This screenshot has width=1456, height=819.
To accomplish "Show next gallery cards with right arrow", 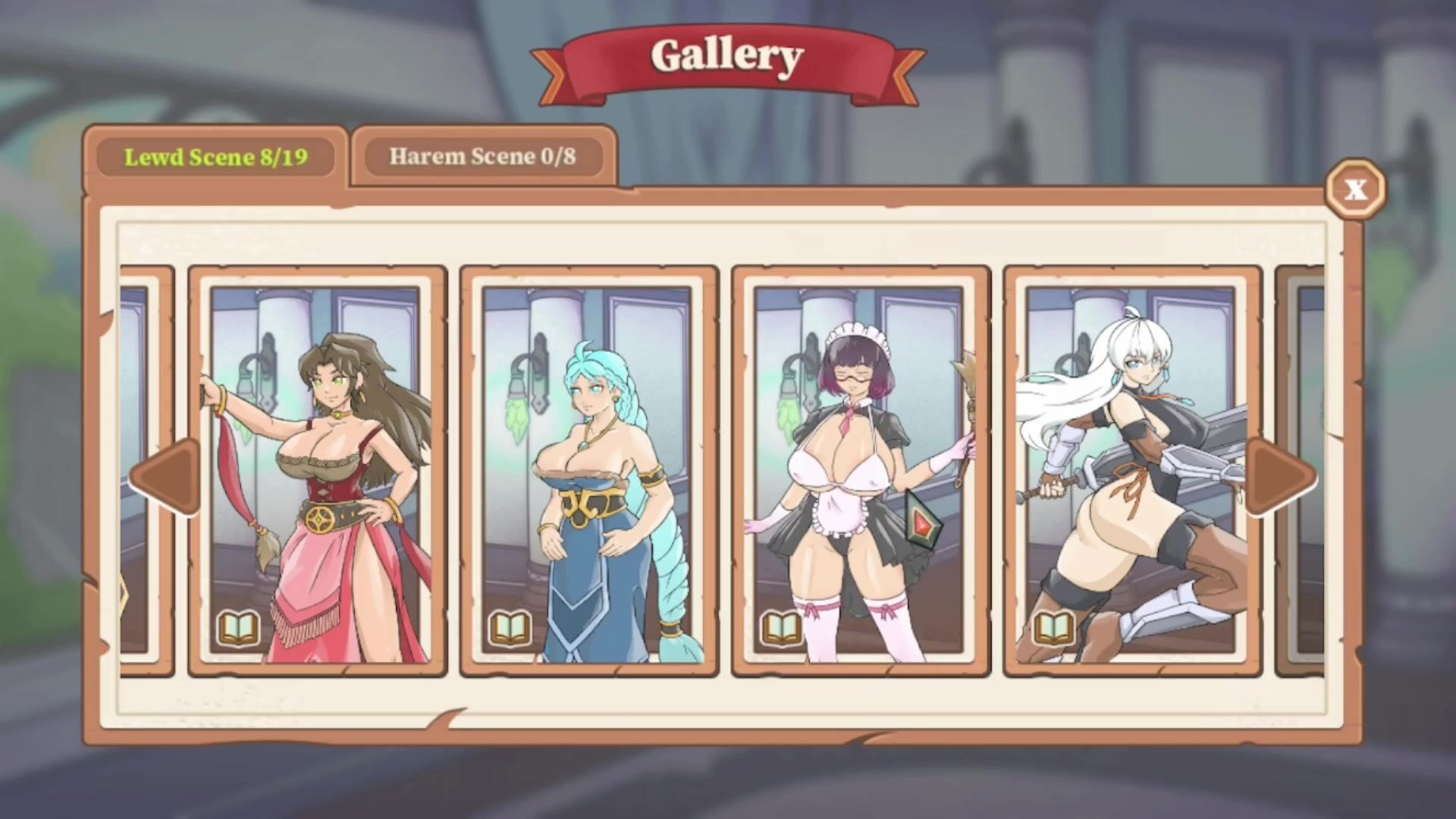I will (1282, 477).
